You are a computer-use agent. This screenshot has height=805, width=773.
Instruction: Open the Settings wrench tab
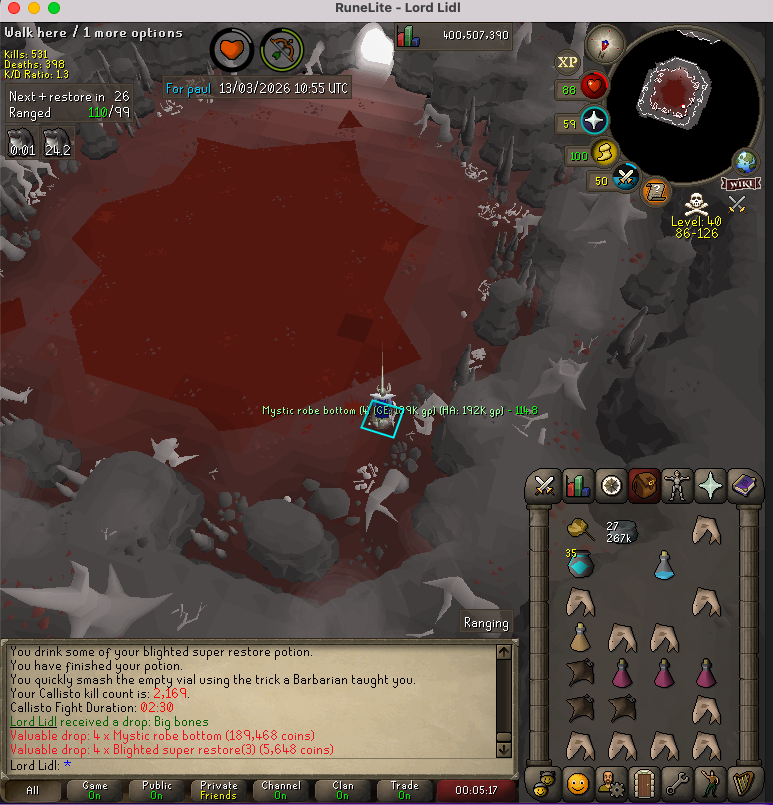click(x=678, y=780)
